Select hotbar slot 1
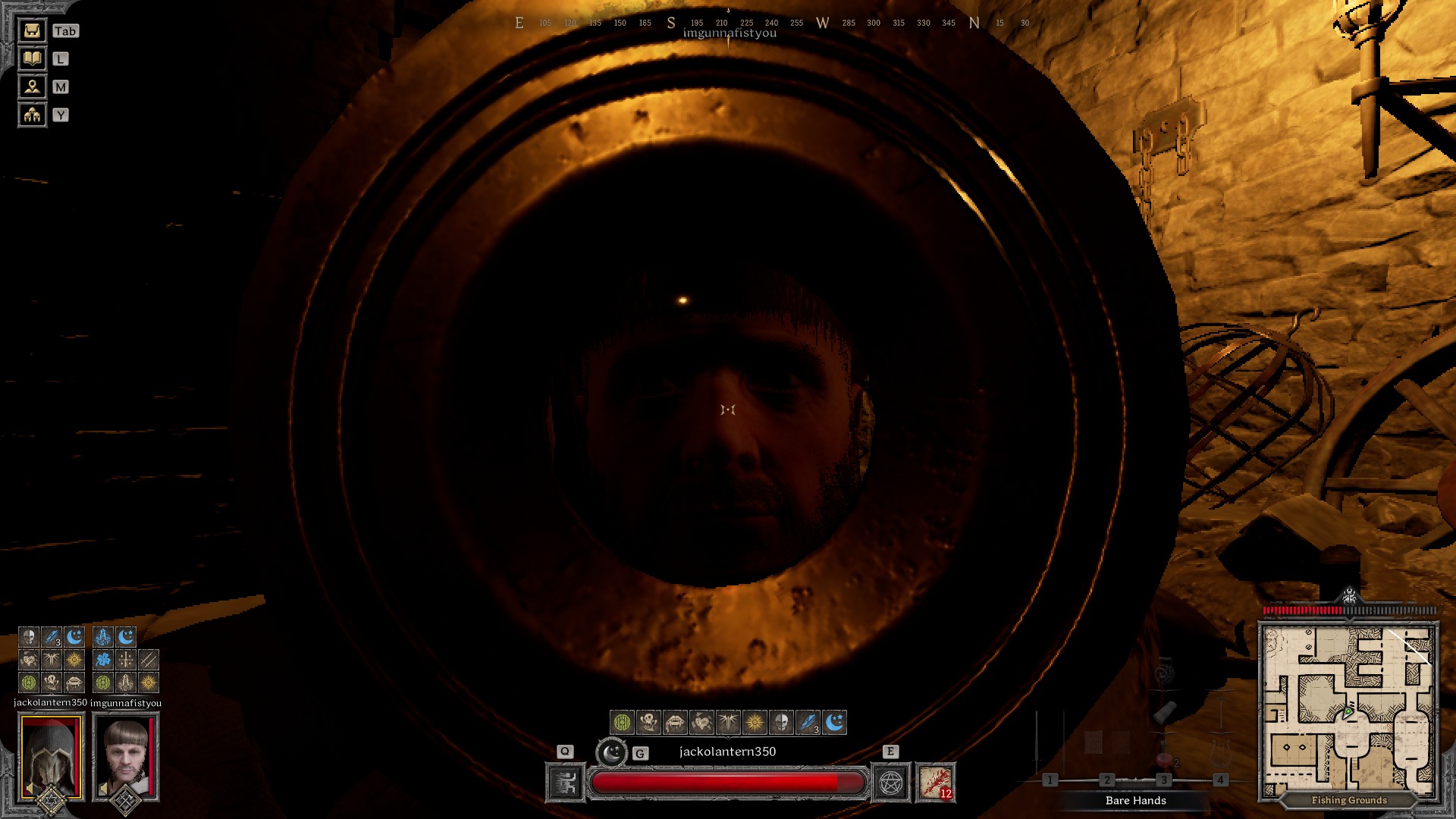 pyautogui.click(x=1050, y=779)
